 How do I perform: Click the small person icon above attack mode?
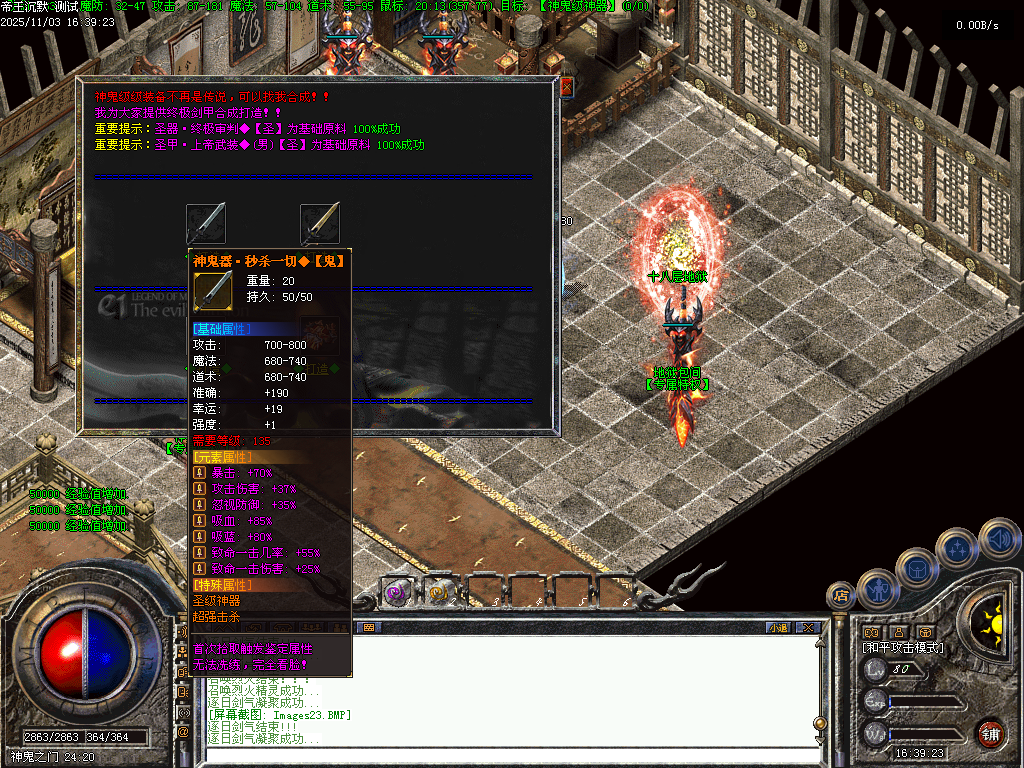point(898,632)
